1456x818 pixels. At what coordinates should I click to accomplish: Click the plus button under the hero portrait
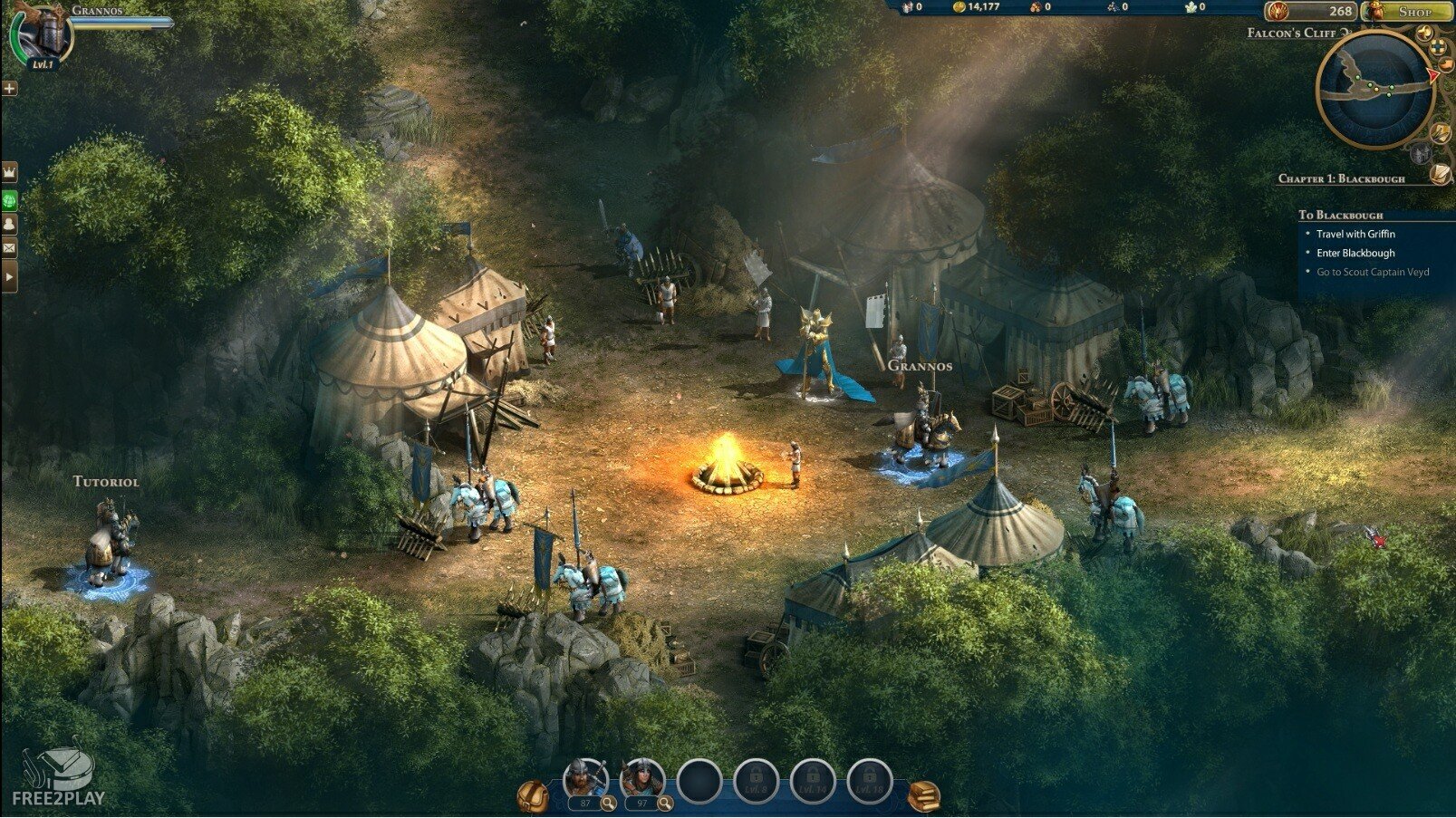[x=9, y=89]
